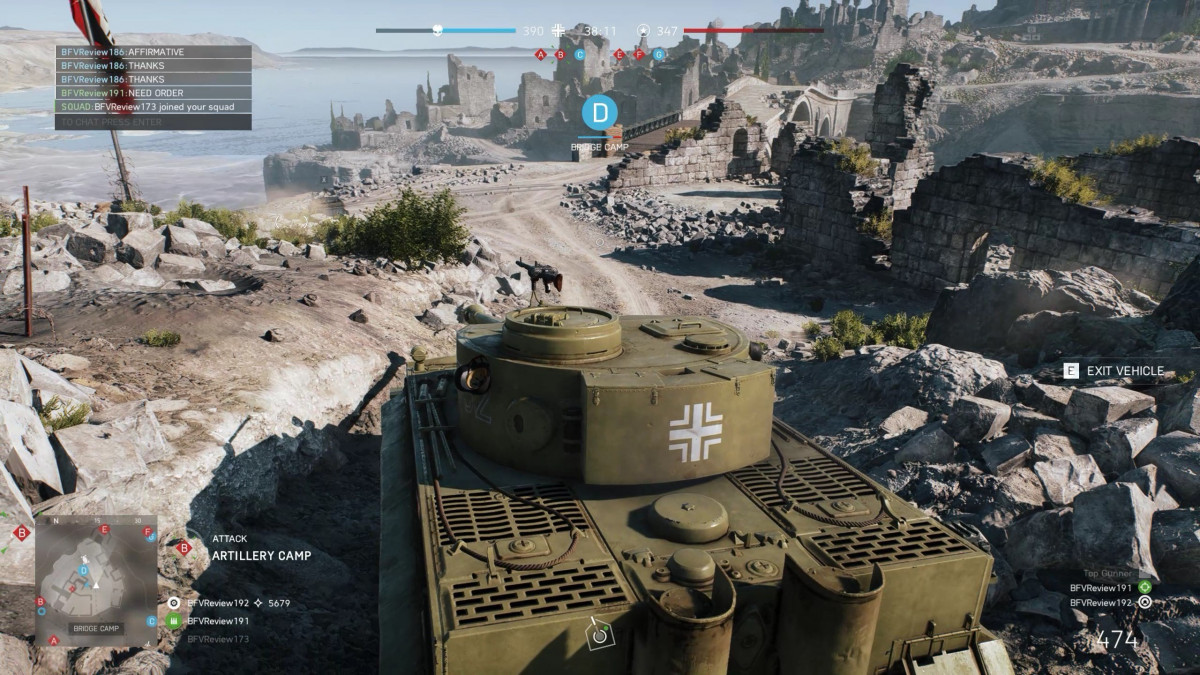Select the D Bridge Camp objective marker

tap(599, 113)
